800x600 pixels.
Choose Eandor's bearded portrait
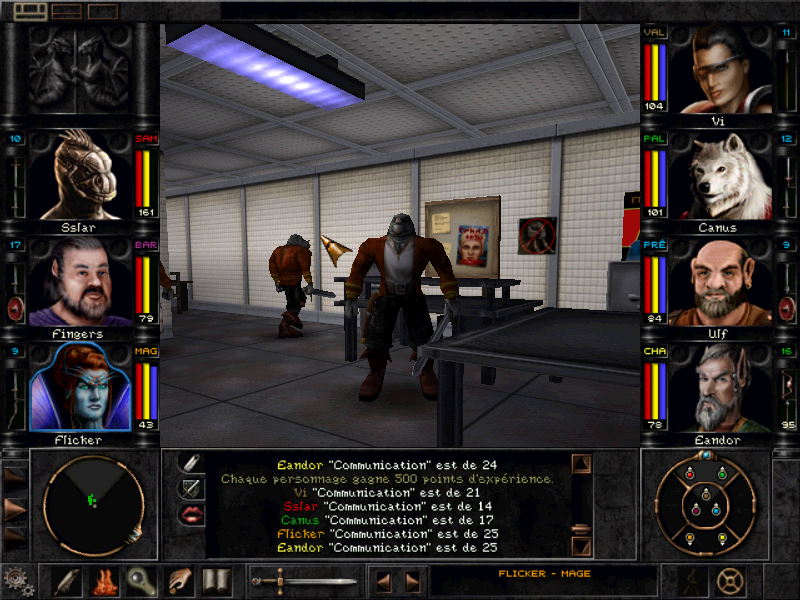pyautogui.click(x=719, y=389)
